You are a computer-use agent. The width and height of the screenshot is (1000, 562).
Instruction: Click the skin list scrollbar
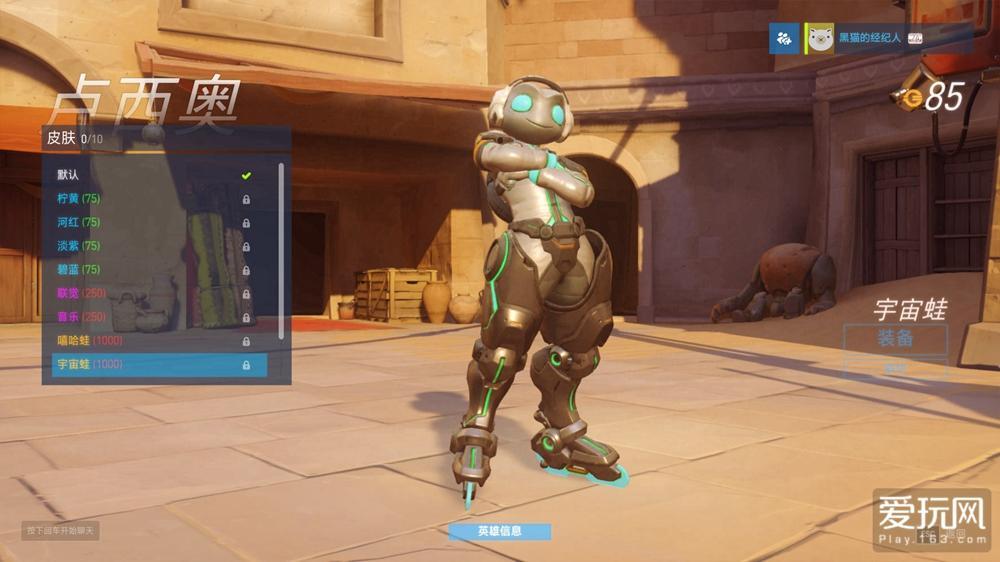(281, 250)
